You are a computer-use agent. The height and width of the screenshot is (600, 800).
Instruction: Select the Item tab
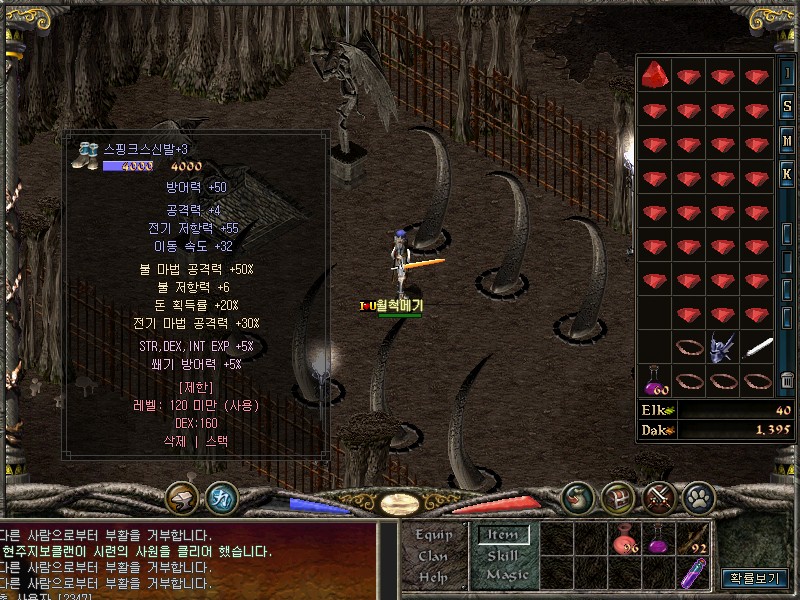coord(502,535)
